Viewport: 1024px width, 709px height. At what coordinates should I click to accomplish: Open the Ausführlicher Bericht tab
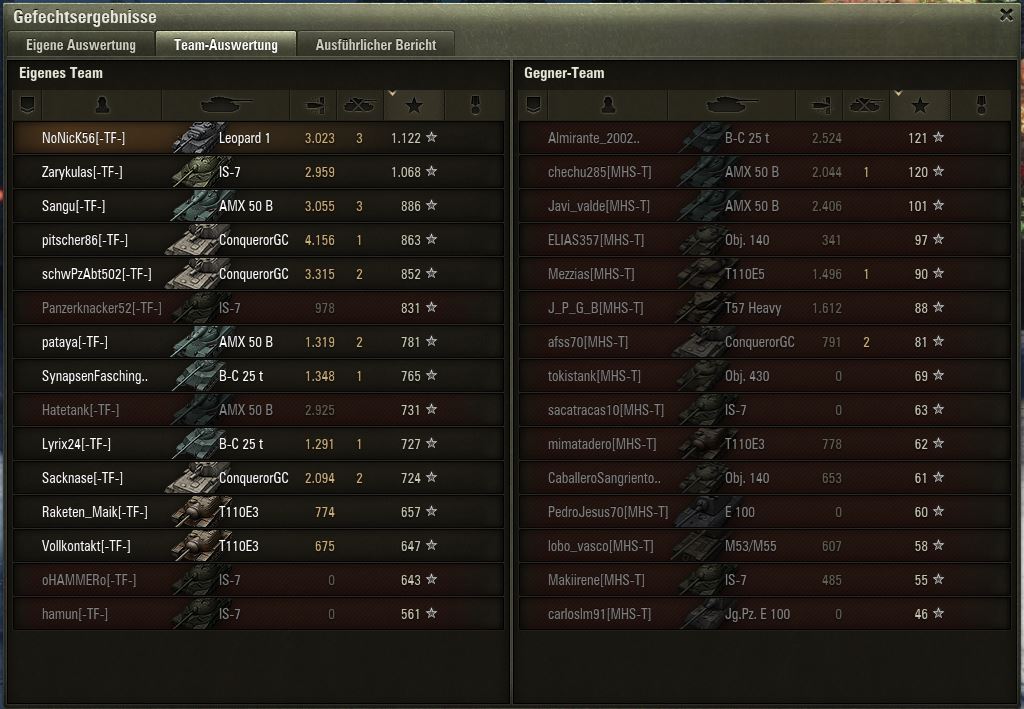[375, 45]
